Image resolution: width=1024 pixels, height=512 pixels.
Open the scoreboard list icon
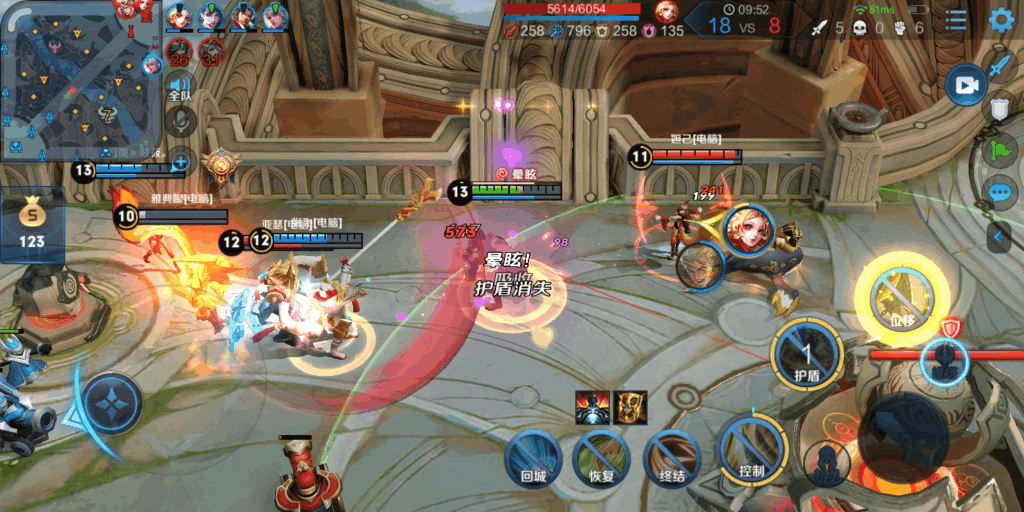click(x=957, y=20)
